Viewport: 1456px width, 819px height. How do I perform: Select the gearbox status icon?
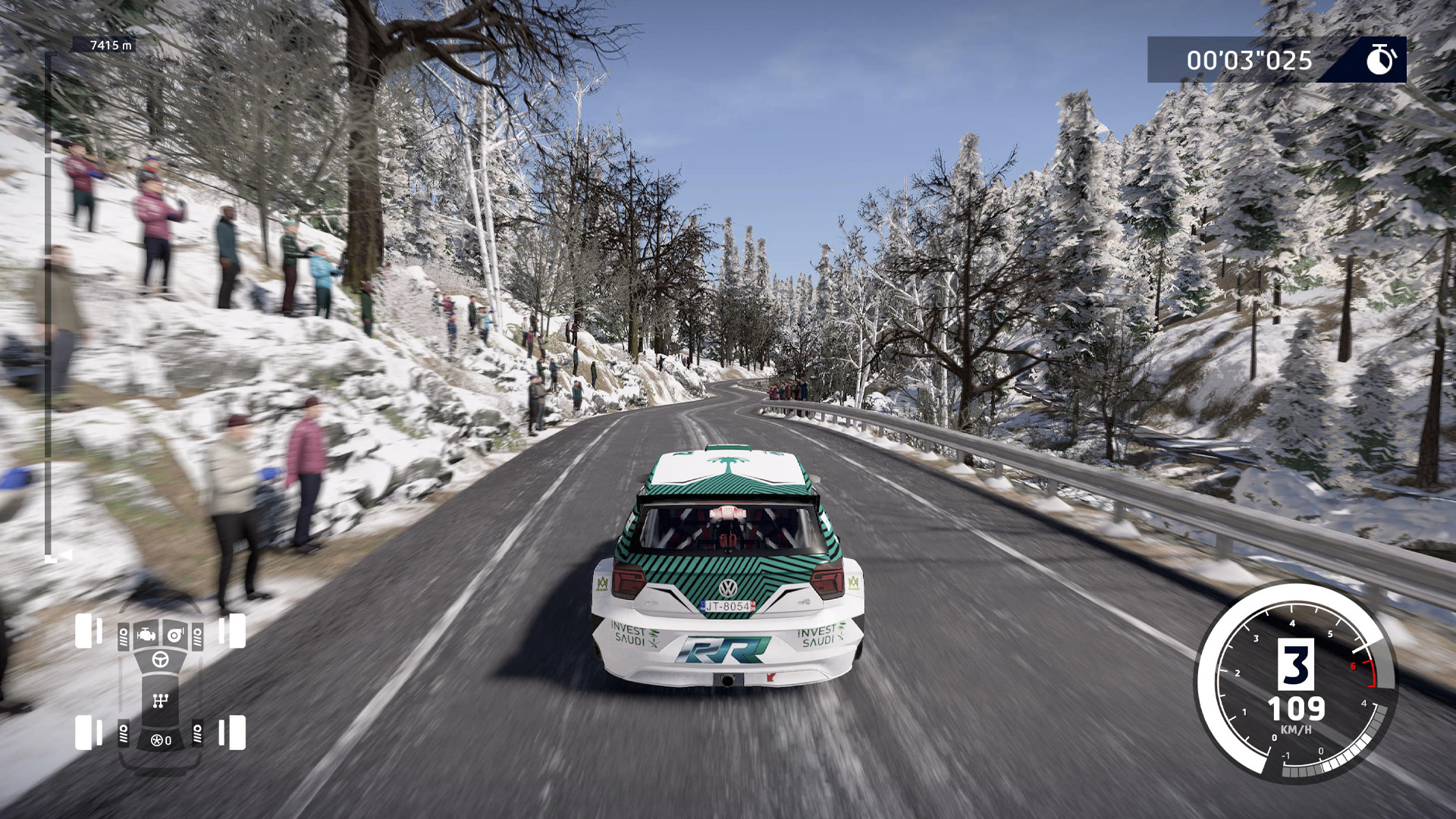point(160,701)
